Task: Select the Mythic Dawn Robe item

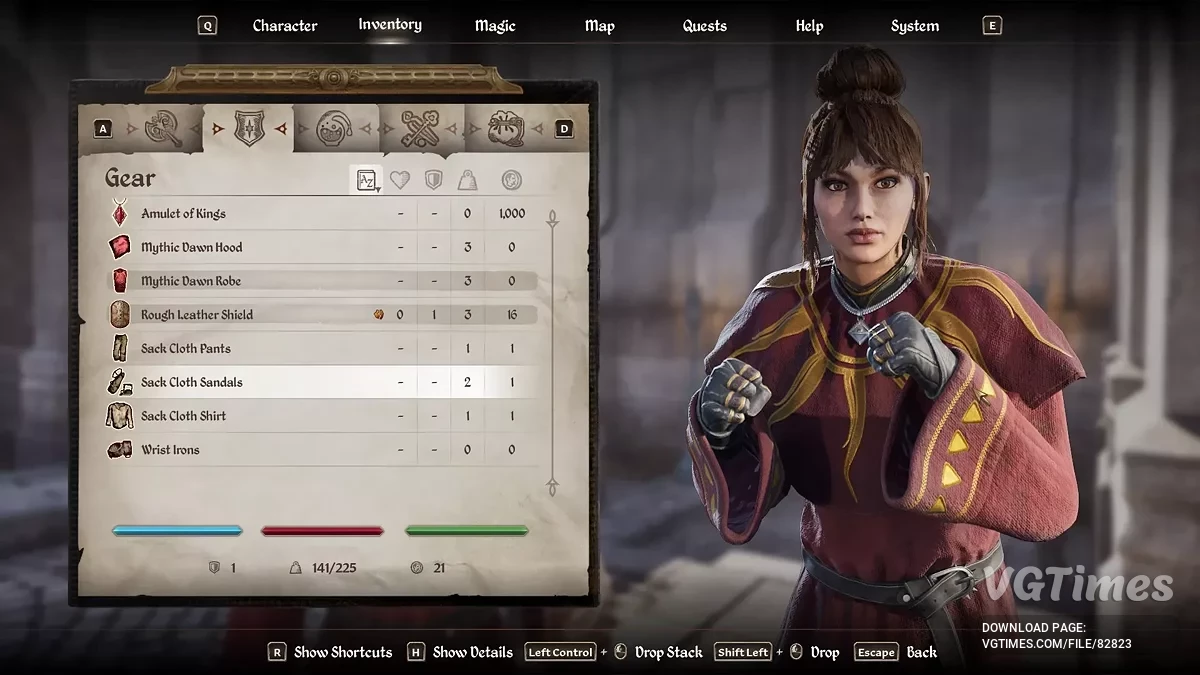Action: (191, 281)
